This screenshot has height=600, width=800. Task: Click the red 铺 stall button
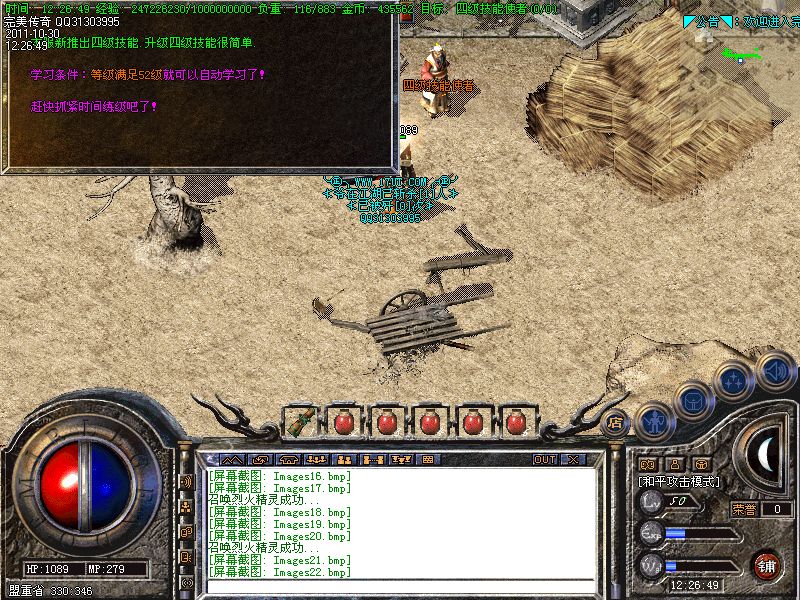click(x=767, y=563)
